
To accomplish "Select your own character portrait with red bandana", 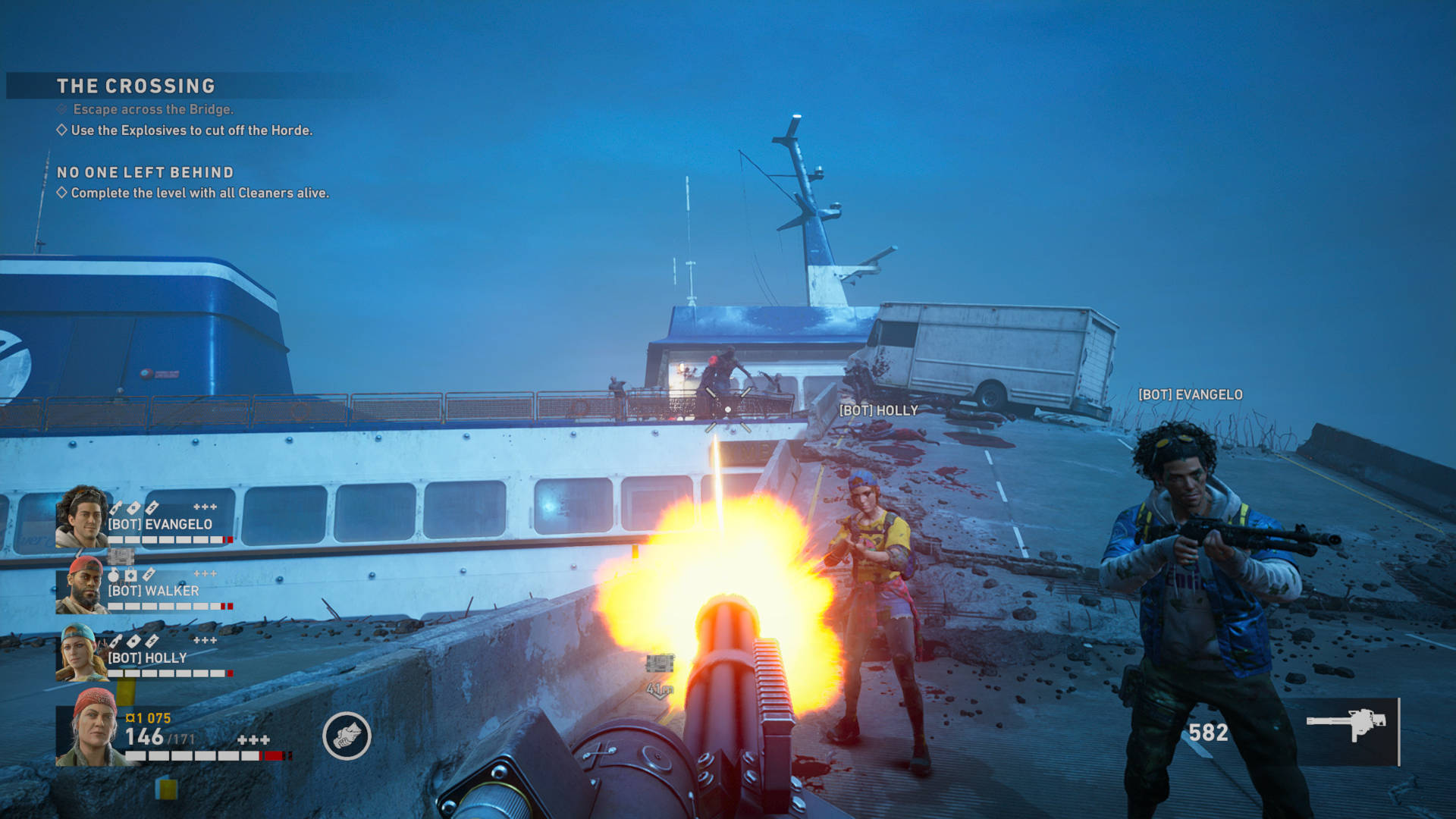I will coord(93,727).
